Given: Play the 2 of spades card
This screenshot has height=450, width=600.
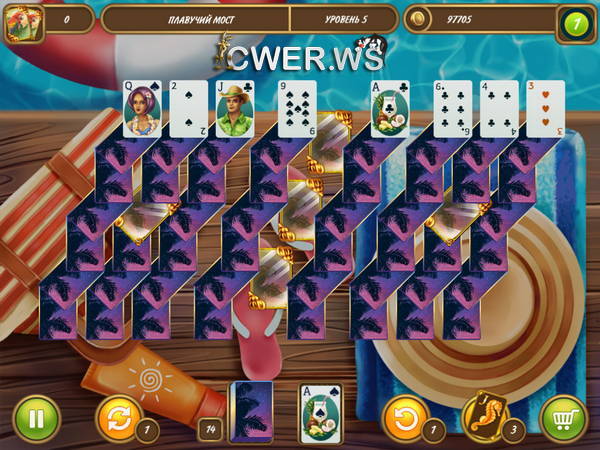Looking at the screenshot, I should (189, 108).
